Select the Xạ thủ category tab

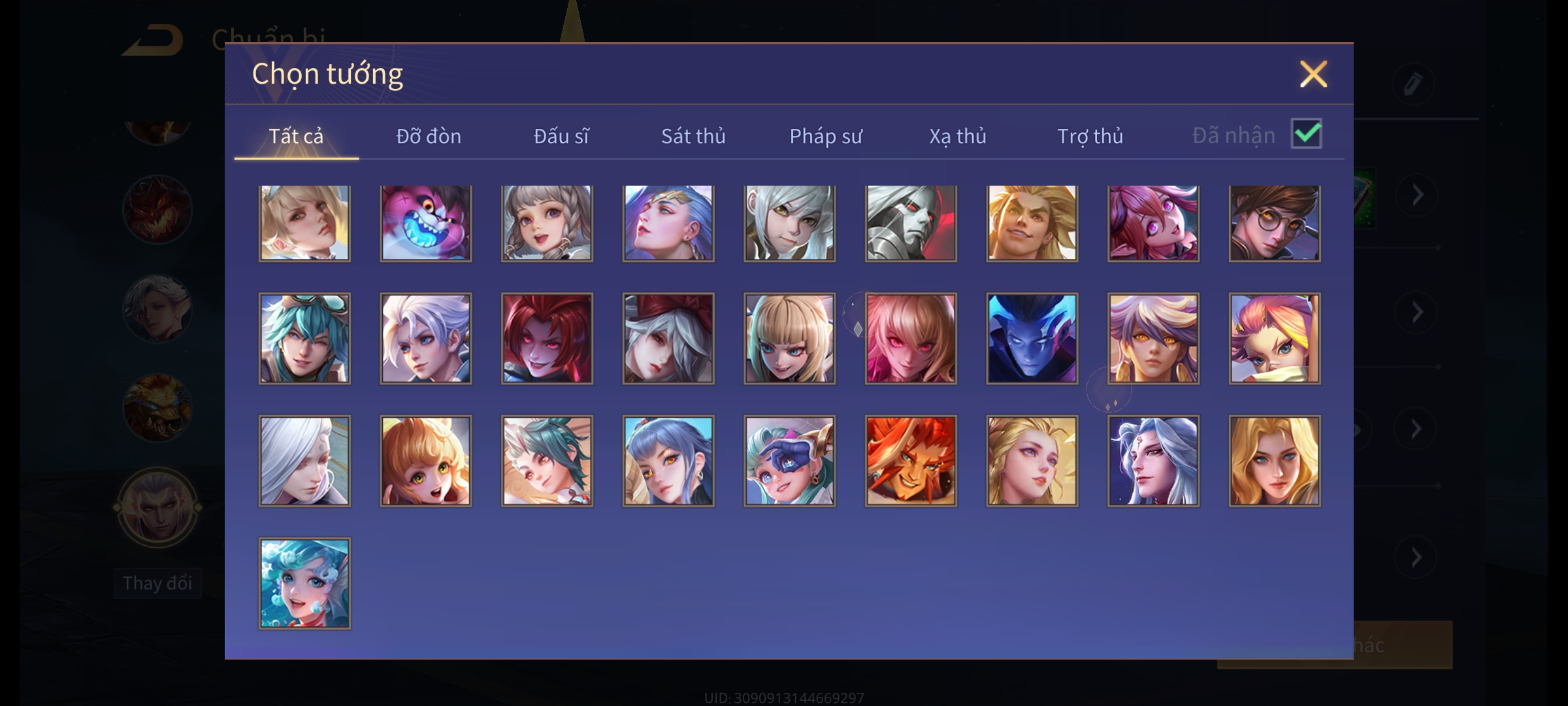958,136
